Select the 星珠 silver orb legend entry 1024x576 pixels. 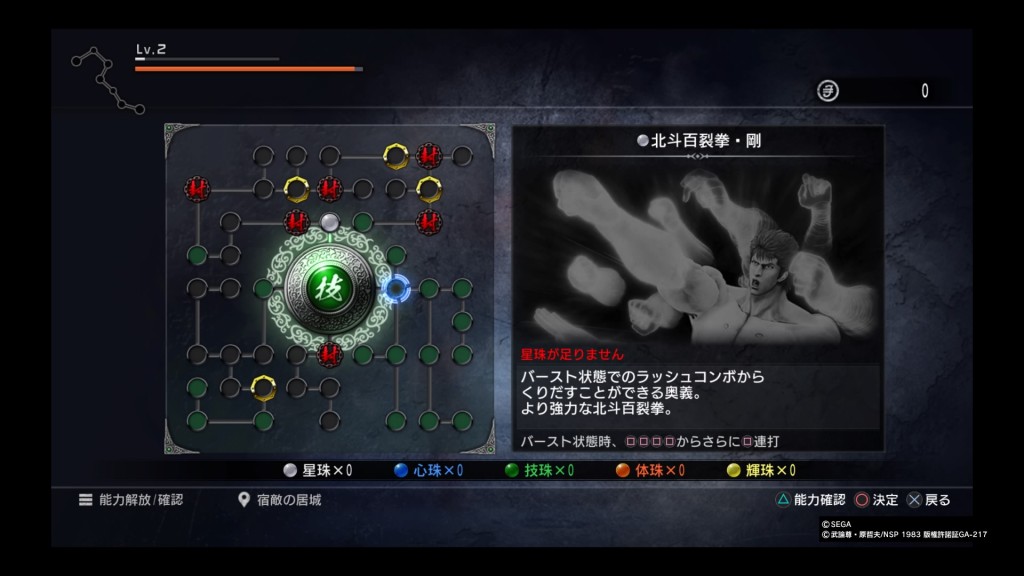317,470
